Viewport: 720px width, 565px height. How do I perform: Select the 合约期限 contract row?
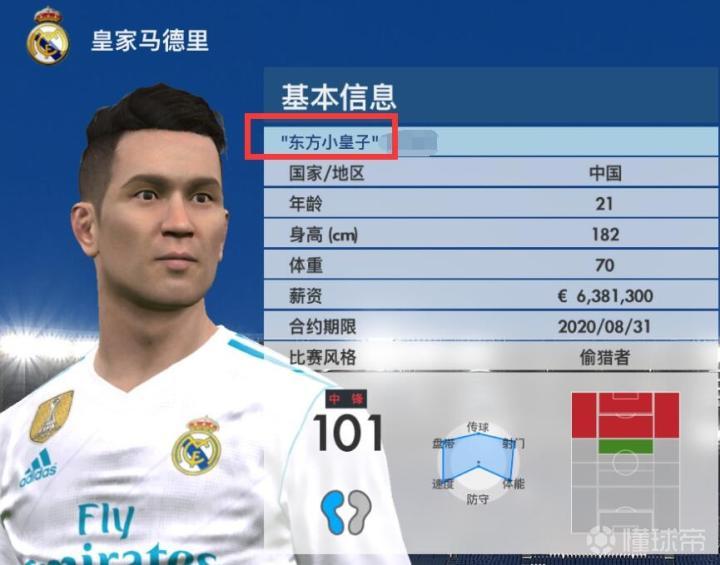pos(490,327)
